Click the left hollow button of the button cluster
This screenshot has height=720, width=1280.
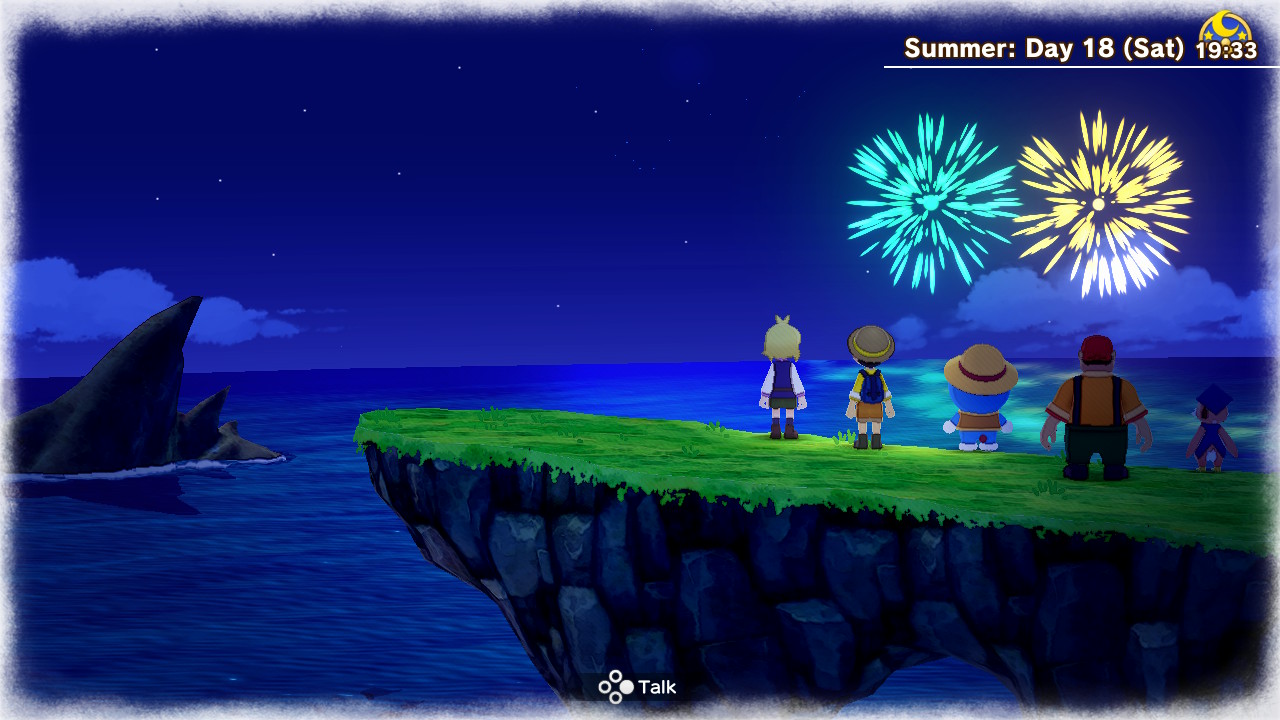(604, 687)
